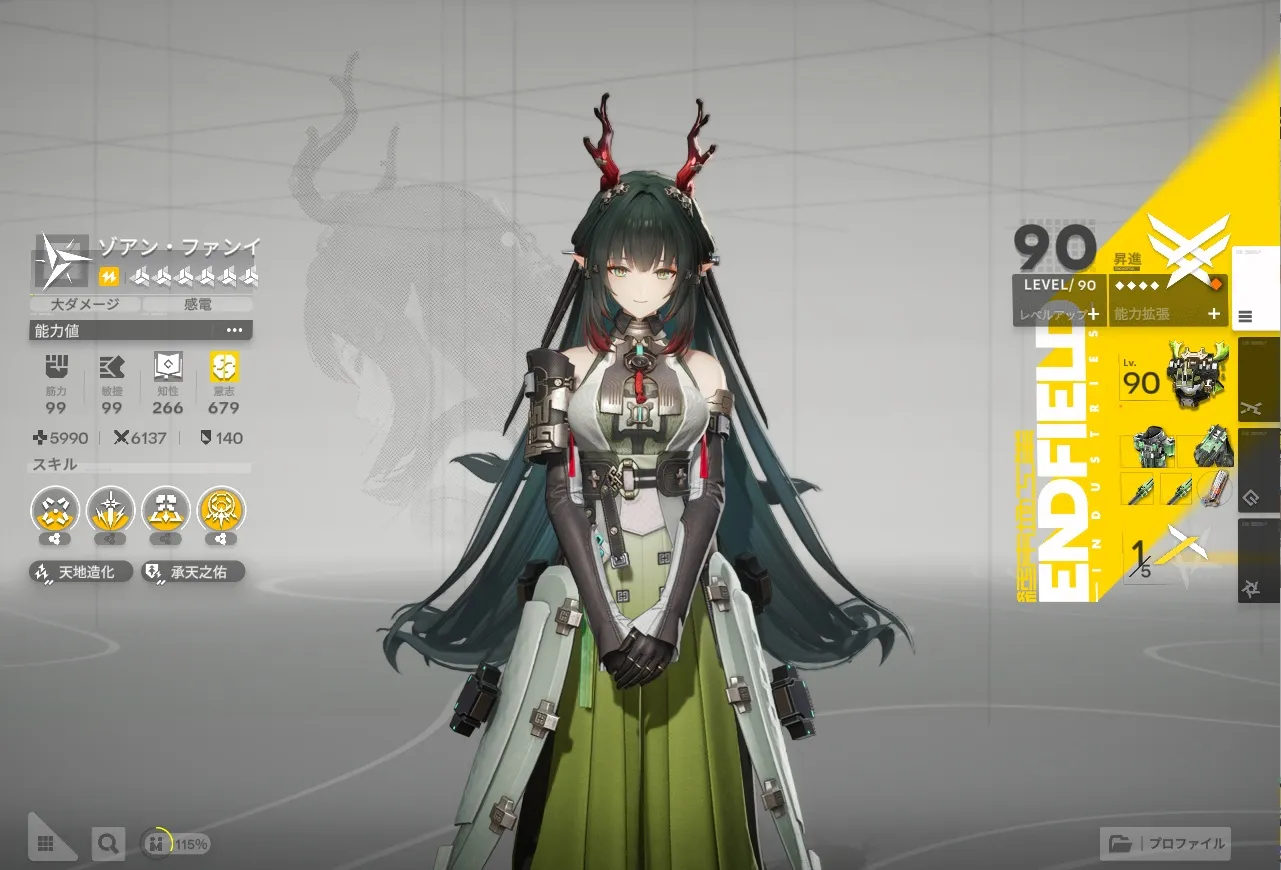This screenshot has height=870, width=1281.
Task: Open the 1/5 potential panel
Action: (x=1164, y=555)
